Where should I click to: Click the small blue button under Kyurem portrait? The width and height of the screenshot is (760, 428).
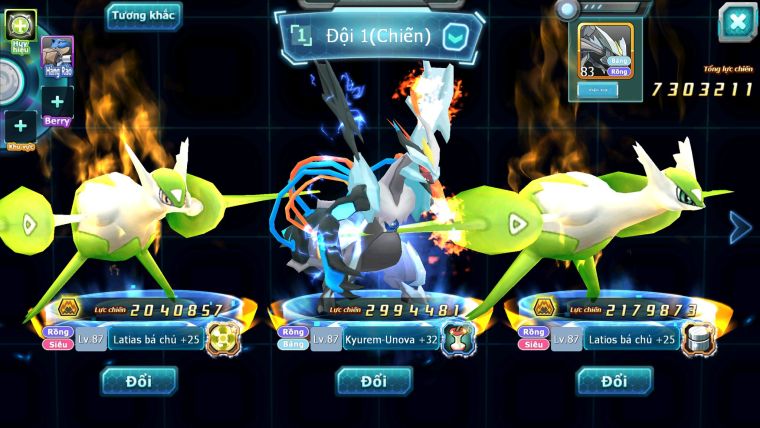tap(599, 90)
